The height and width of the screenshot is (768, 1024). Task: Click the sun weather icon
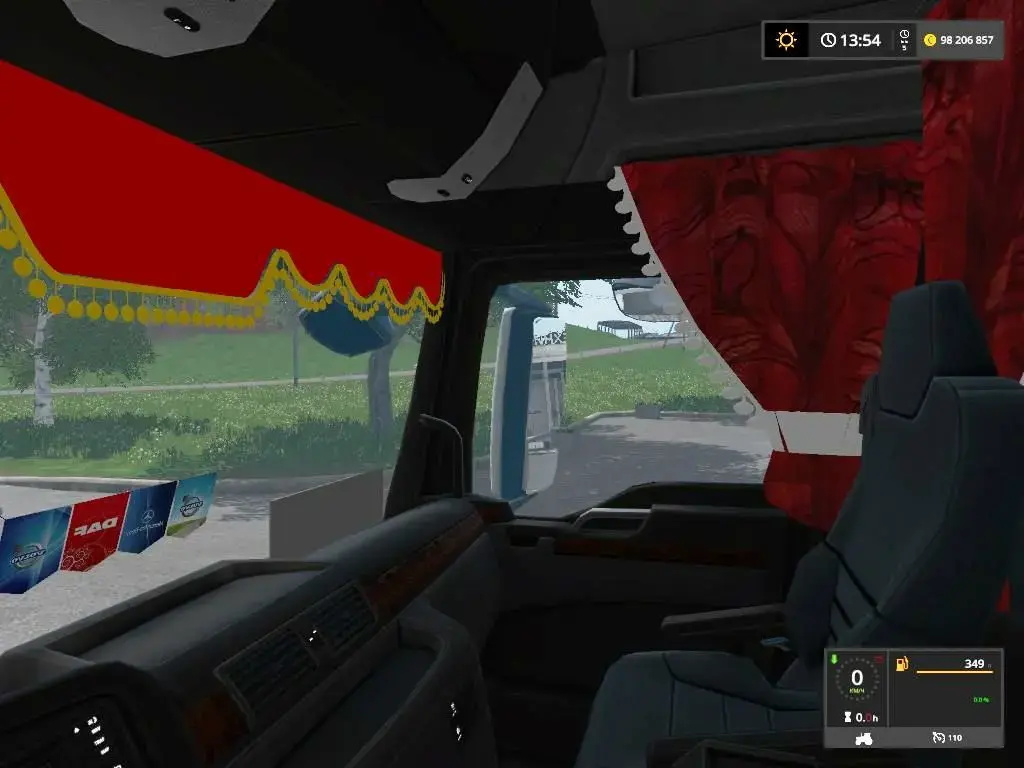(787, 40)
